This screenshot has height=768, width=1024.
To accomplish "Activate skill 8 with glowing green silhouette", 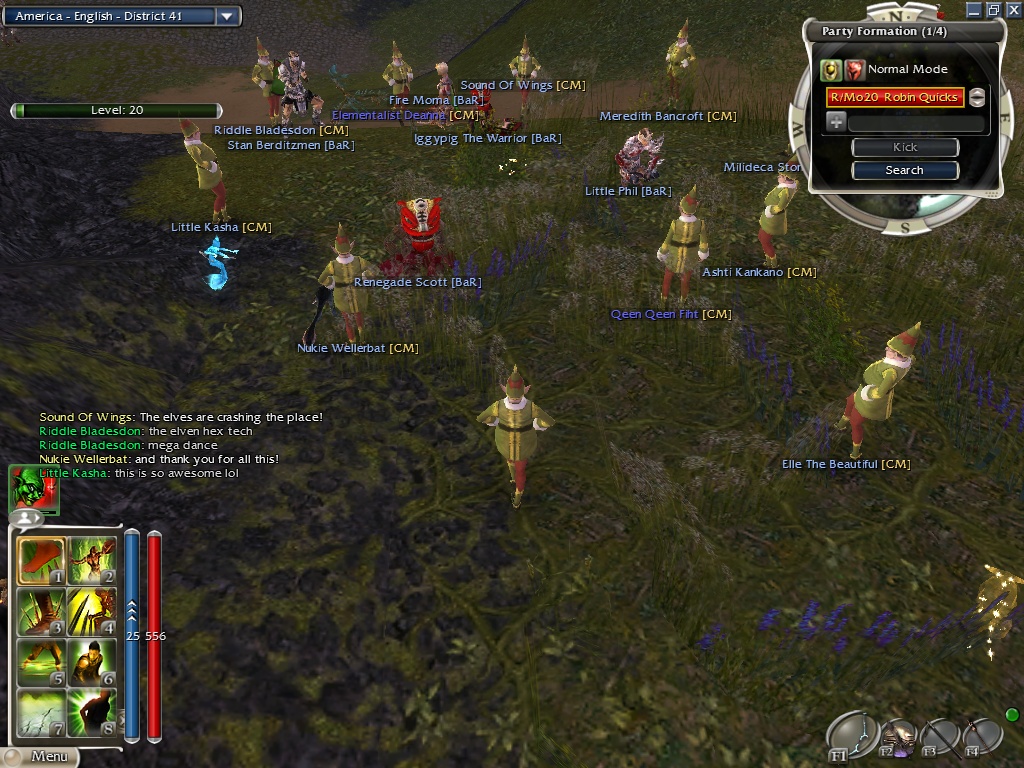I will [x=91, y=712].
